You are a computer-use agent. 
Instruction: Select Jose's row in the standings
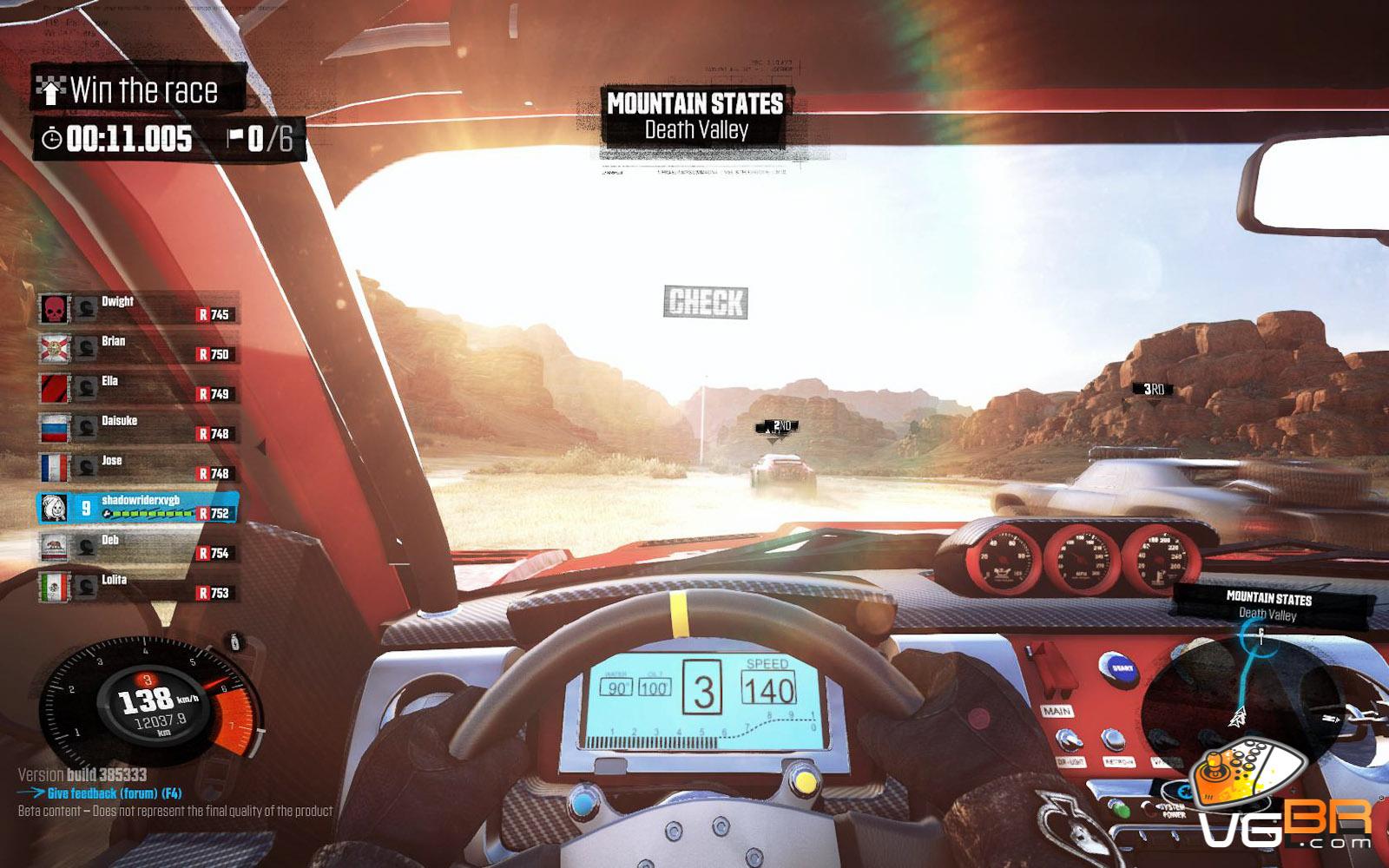(138, 468)
